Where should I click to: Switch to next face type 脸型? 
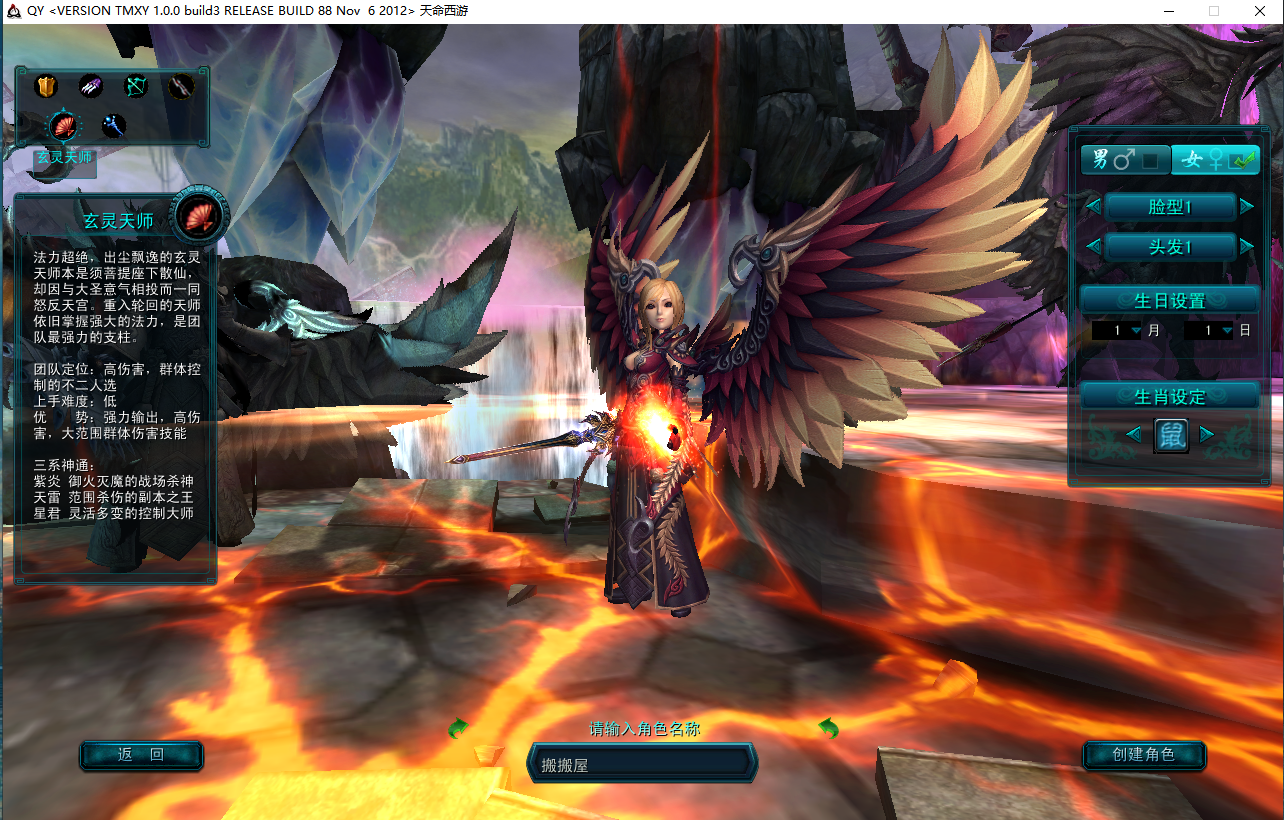1246,207
